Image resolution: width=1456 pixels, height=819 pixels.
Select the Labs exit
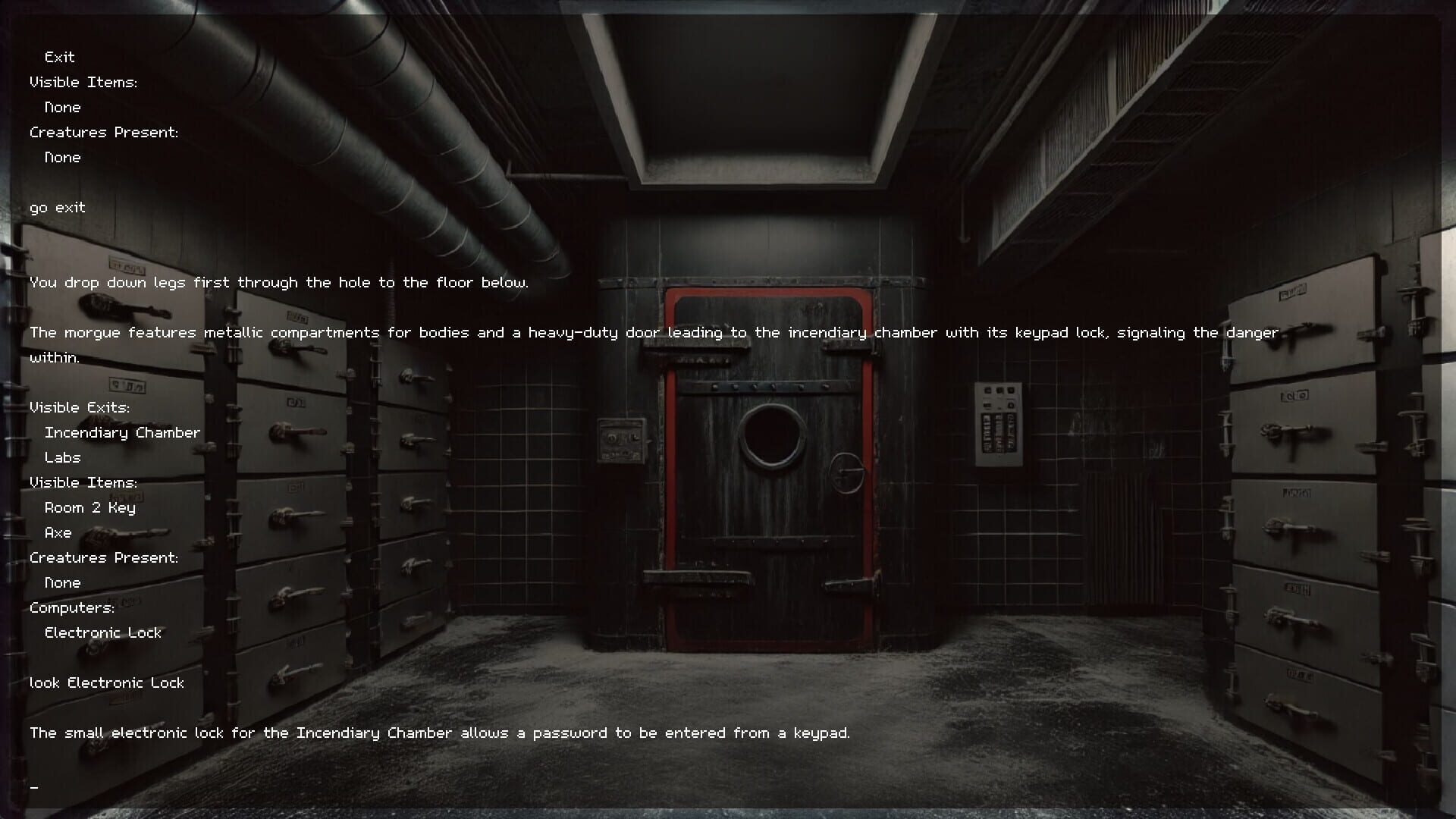coord(62,457)
